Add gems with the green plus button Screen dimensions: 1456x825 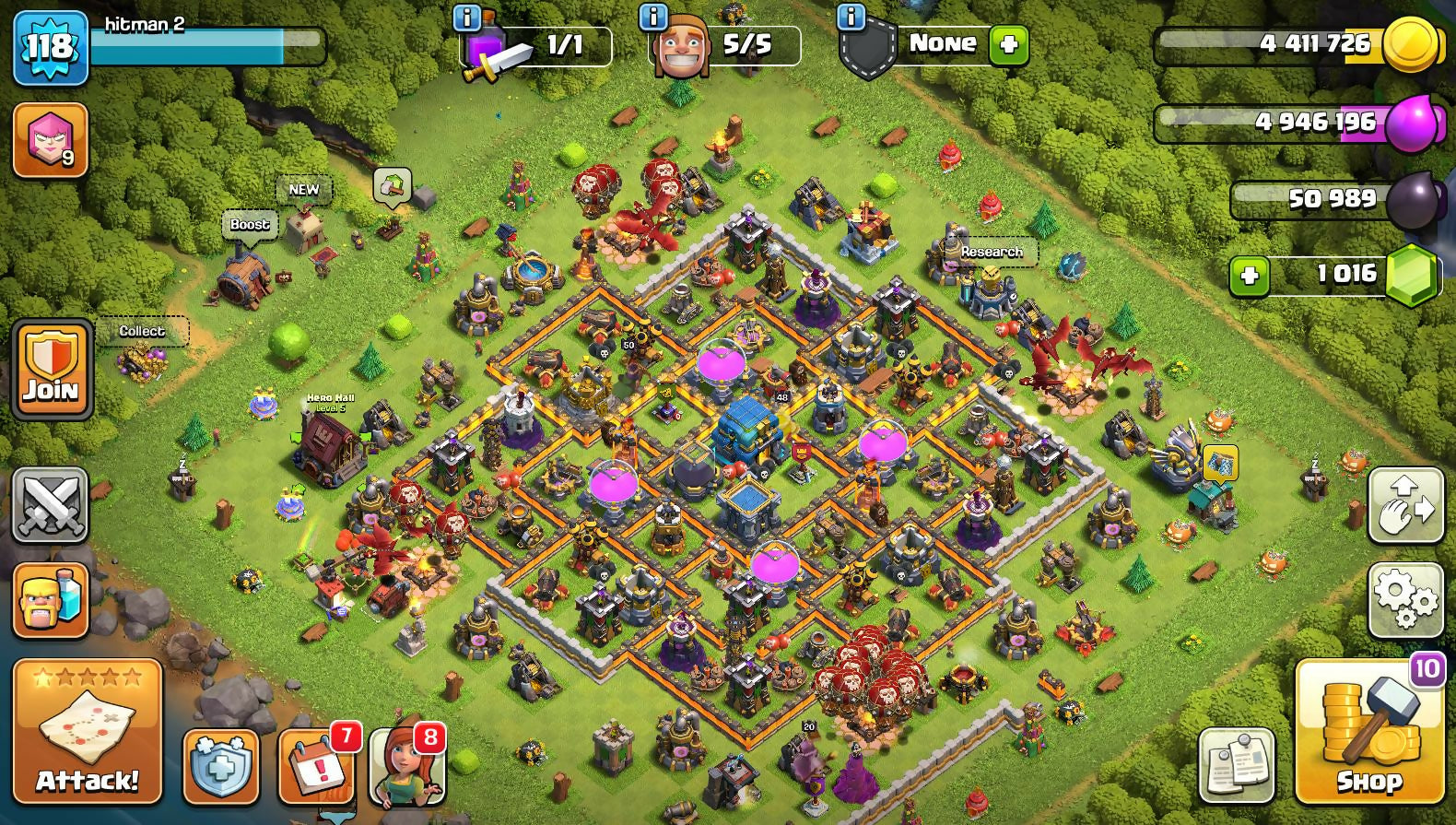pyautogui.click(x=1250, y=276)
